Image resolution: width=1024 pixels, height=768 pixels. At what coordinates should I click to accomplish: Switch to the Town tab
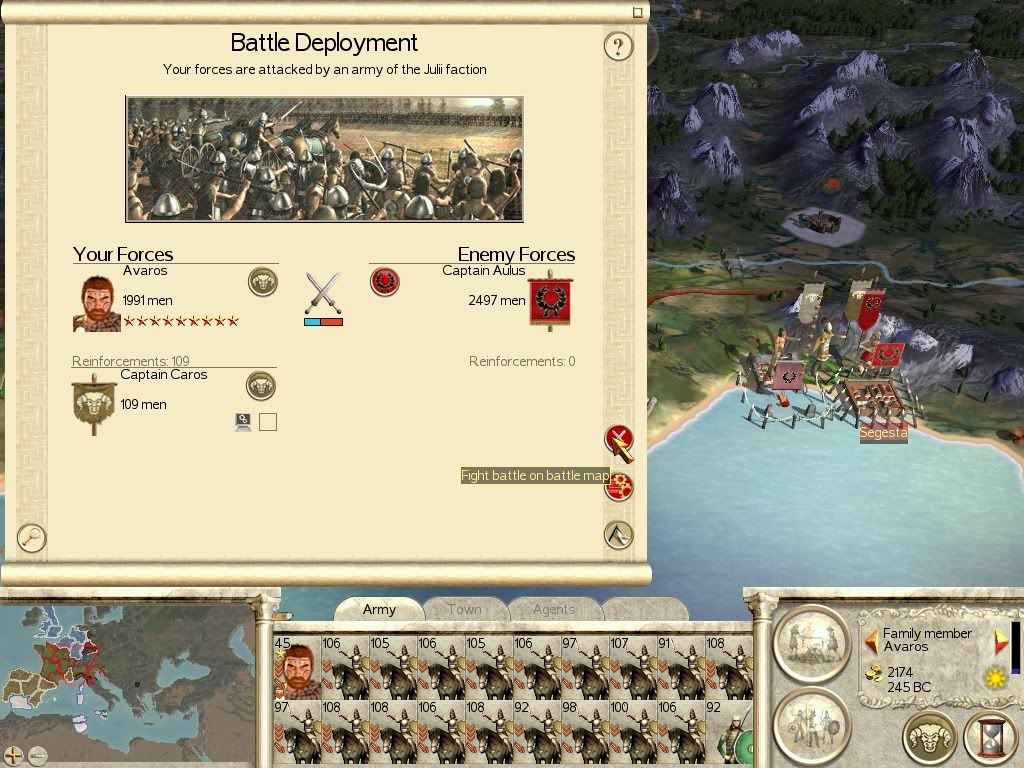tap(464, 609)
